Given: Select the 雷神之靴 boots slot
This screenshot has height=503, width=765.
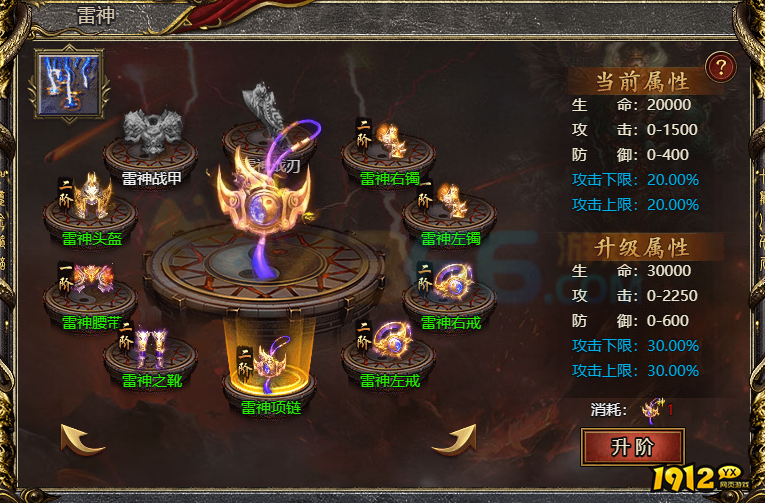Looking at the screenshot, I should tap(149, 350).
